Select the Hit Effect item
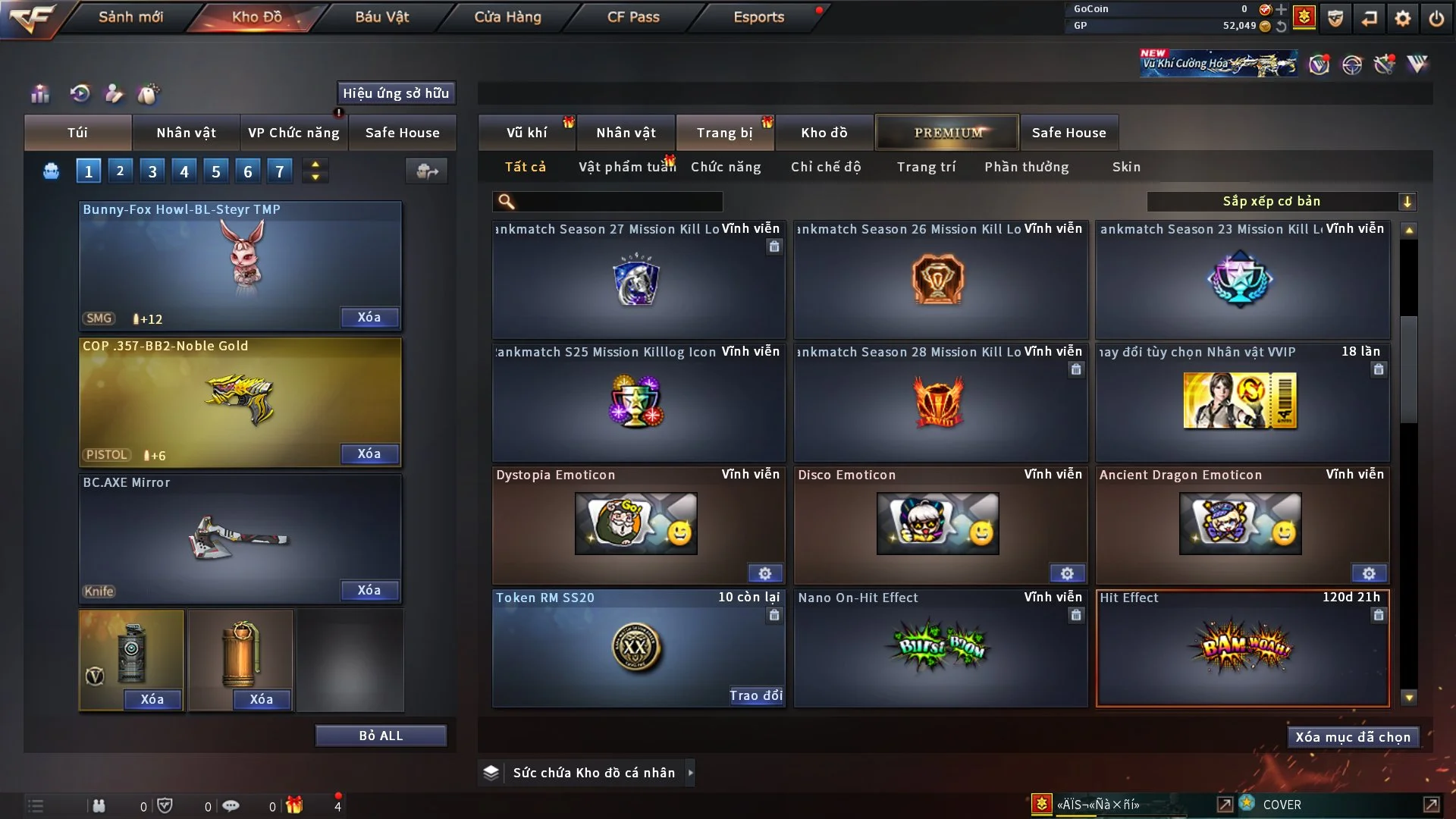The image size is (1456, 819). [1242, 648]
